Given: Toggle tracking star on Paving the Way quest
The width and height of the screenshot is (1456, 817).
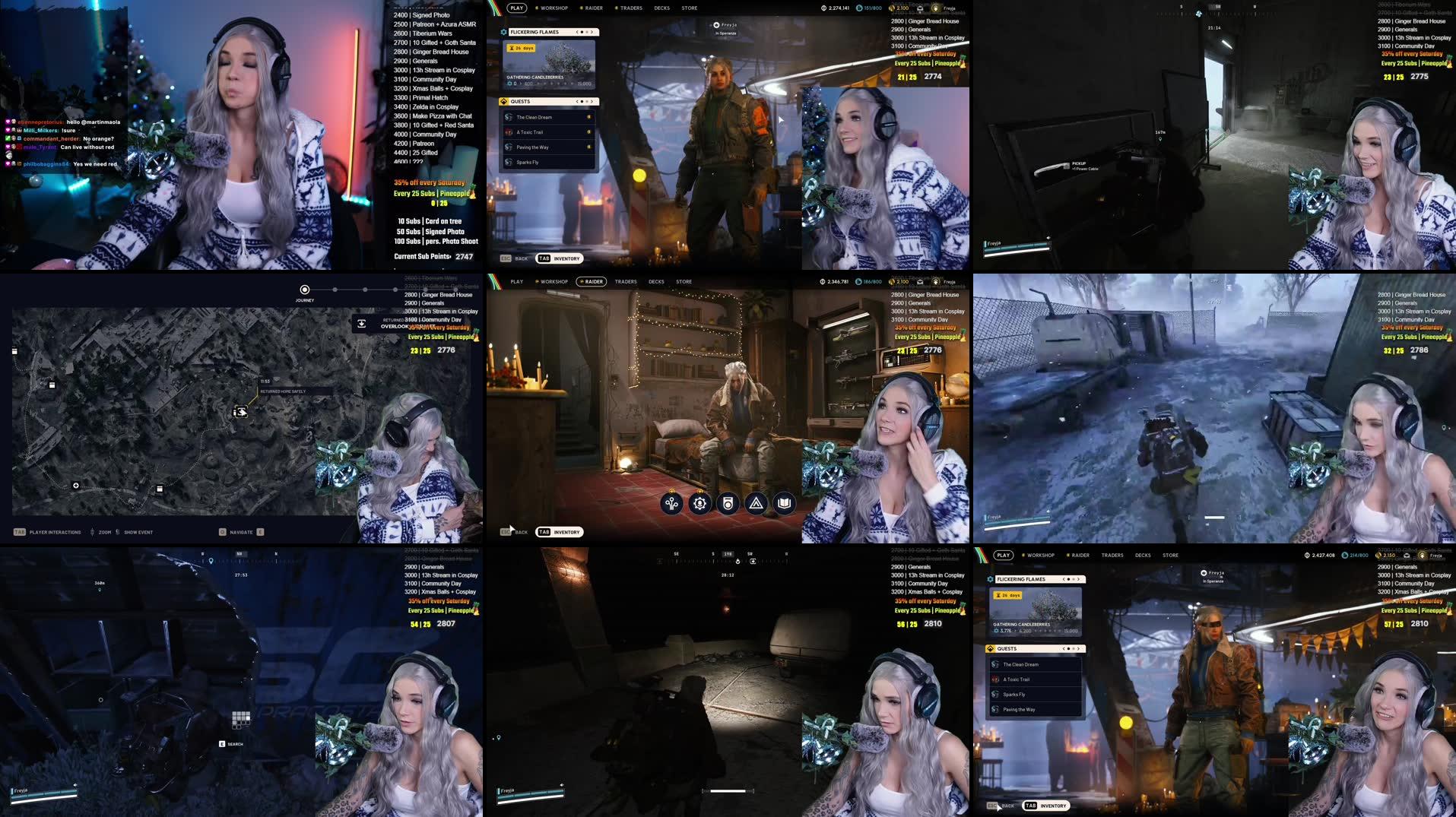Looking at the screenshot, I should pyautogui.click(x=589, y=147).
